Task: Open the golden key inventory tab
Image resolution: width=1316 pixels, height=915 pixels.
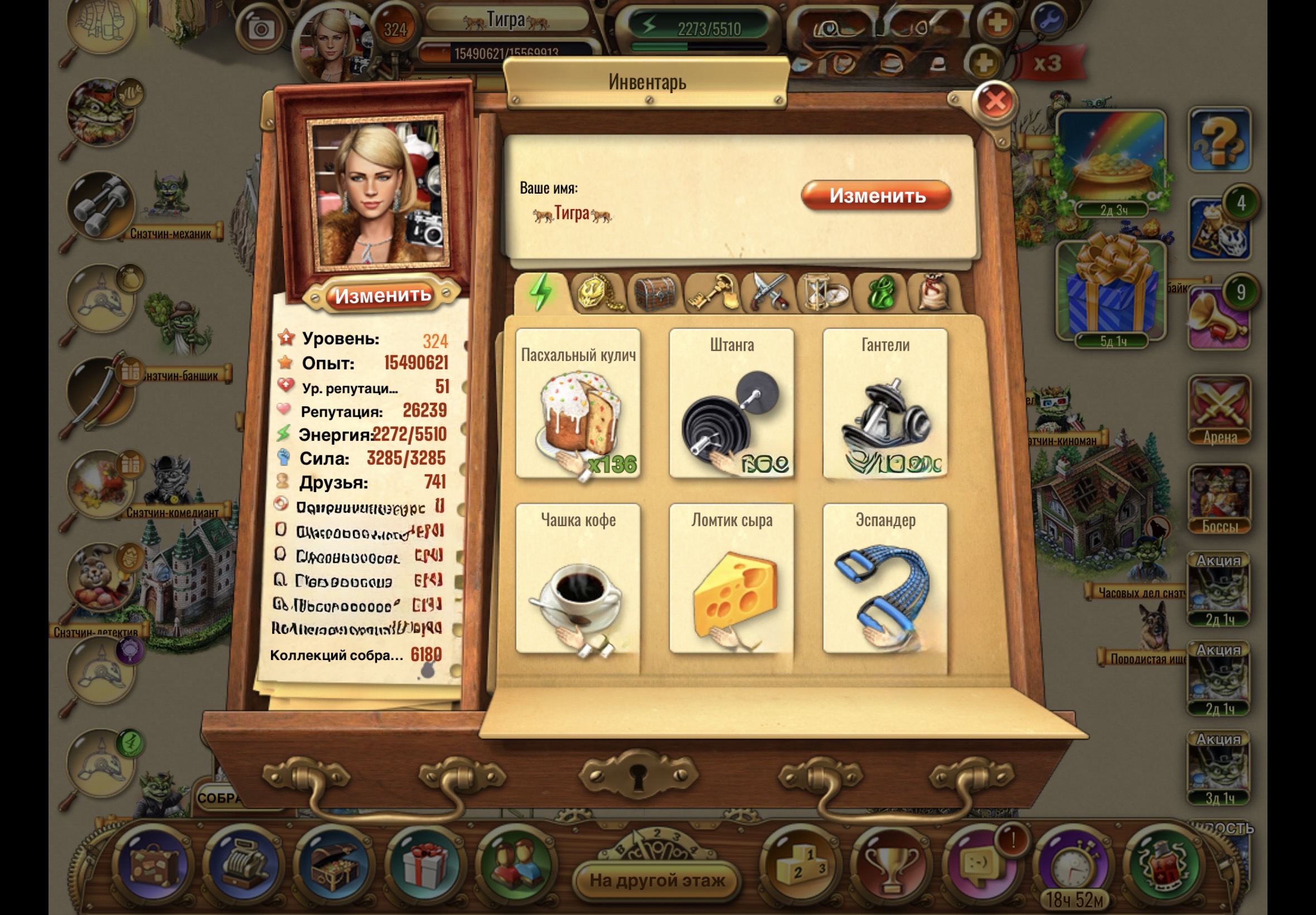Action: [x=711, y=293]
